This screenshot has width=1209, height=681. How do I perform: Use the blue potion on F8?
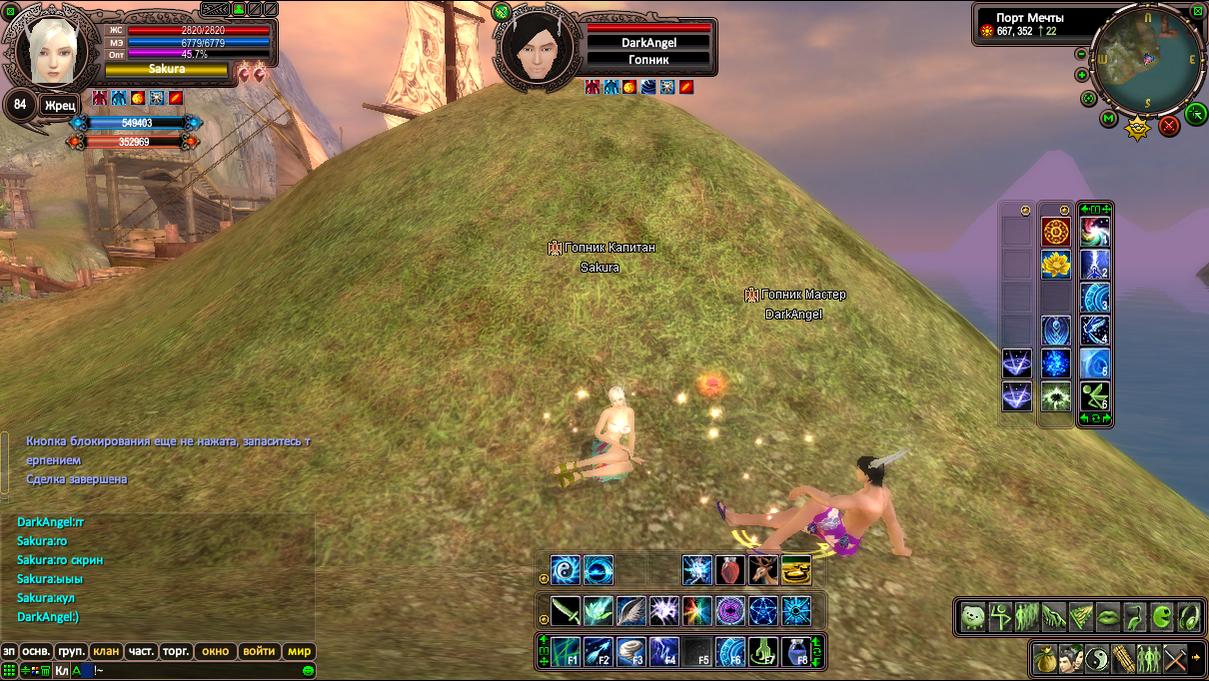click(x=796, y=652)
